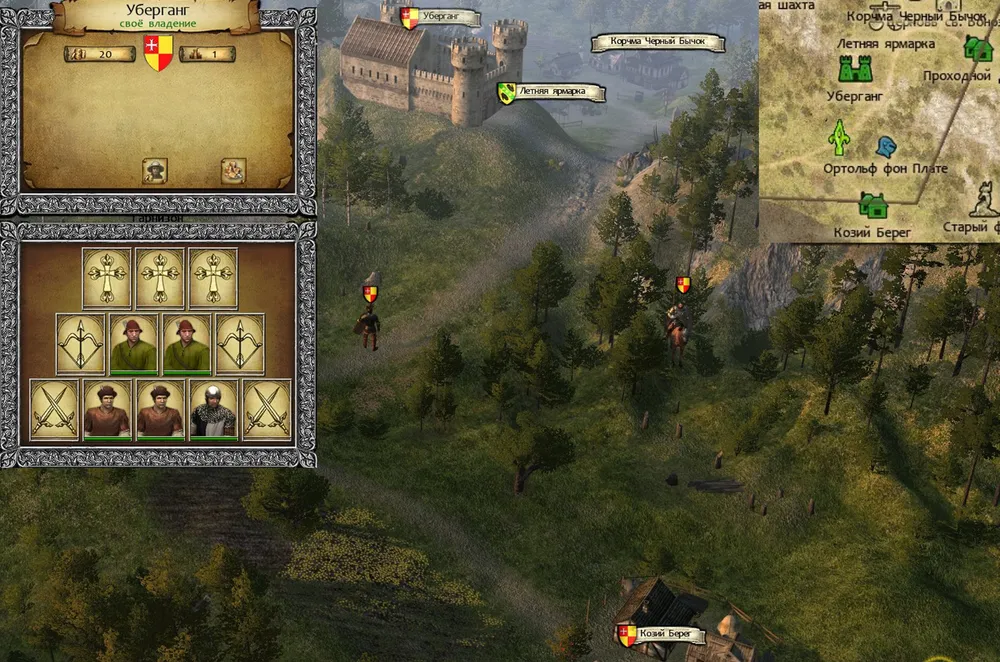Choose the Корчма Черный Бычок label
Image resolution: width=1000 pixels, height=662 pixels.
pos(656,43)
